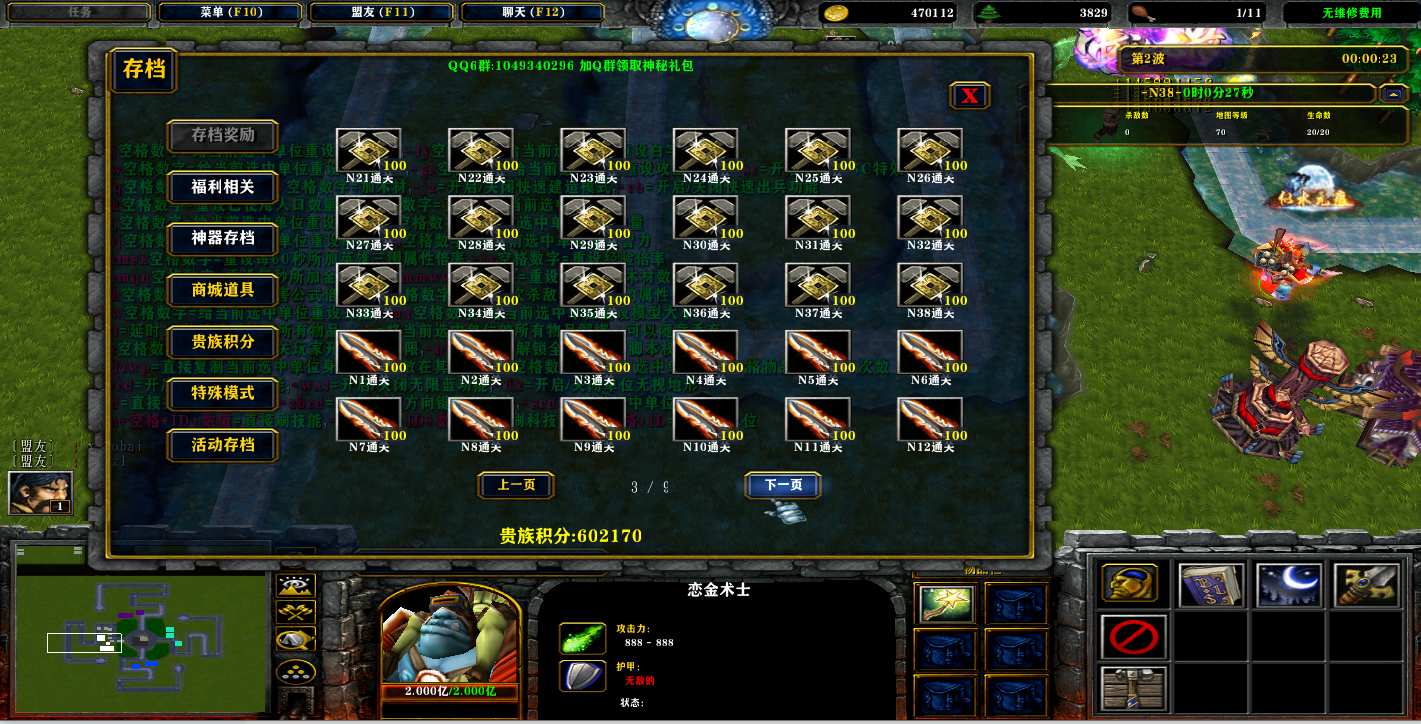The width and height of the screenshot is (1421, 724).
Task: Open the 菜单 (F10) menu
Action: [230, 13]
